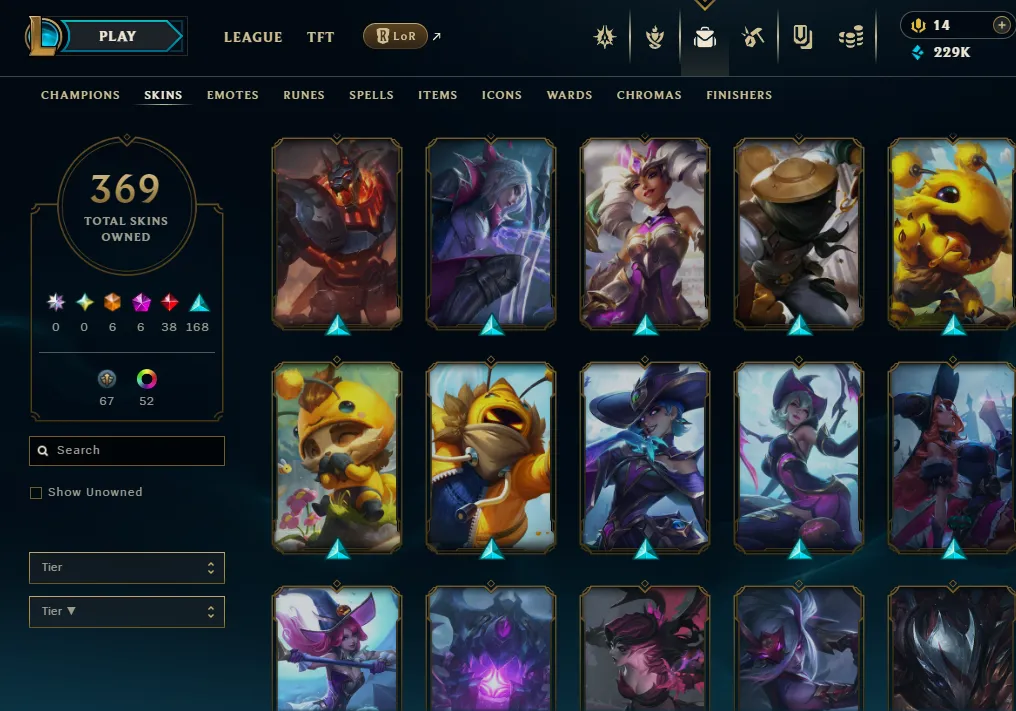Open the Emotes tab
The width and height of the screenshot is (1016, 711).
(233, 95)
